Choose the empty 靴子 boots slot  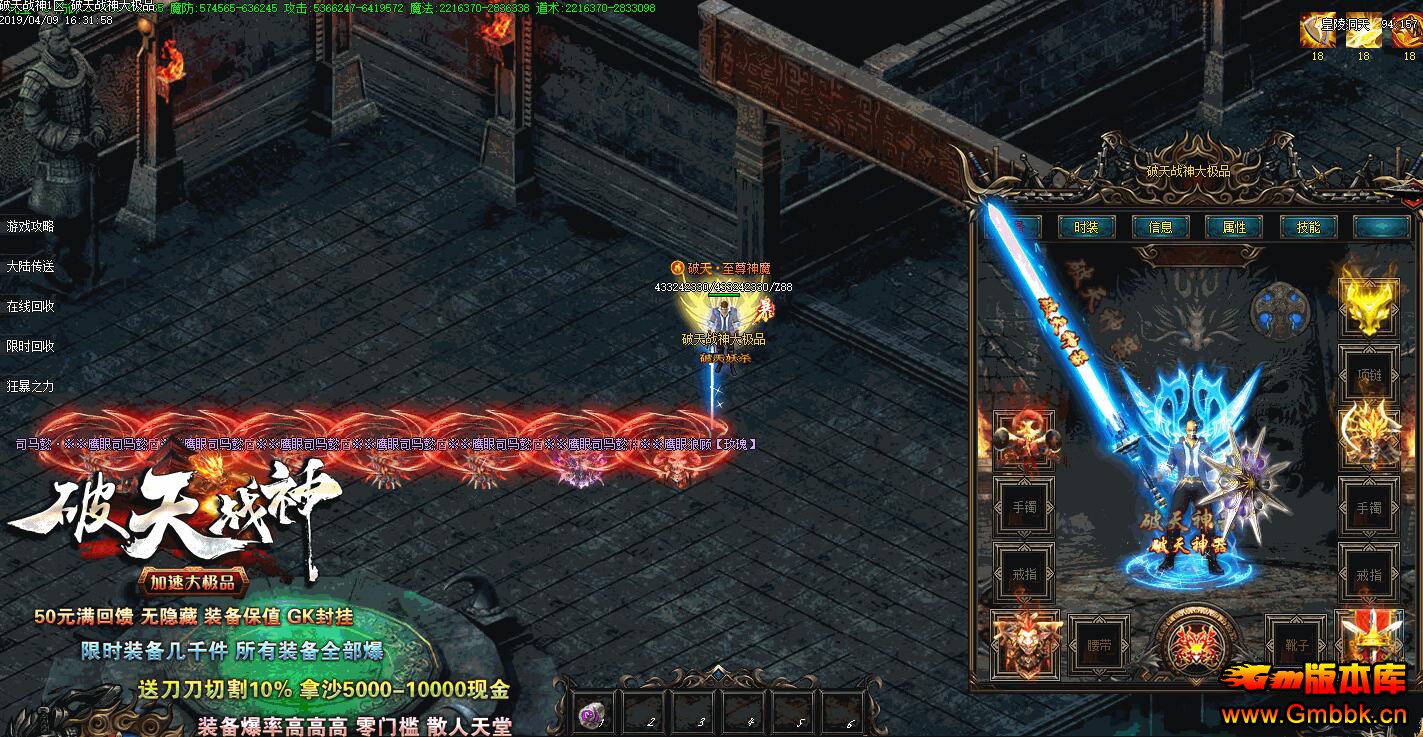(1295, 646)
